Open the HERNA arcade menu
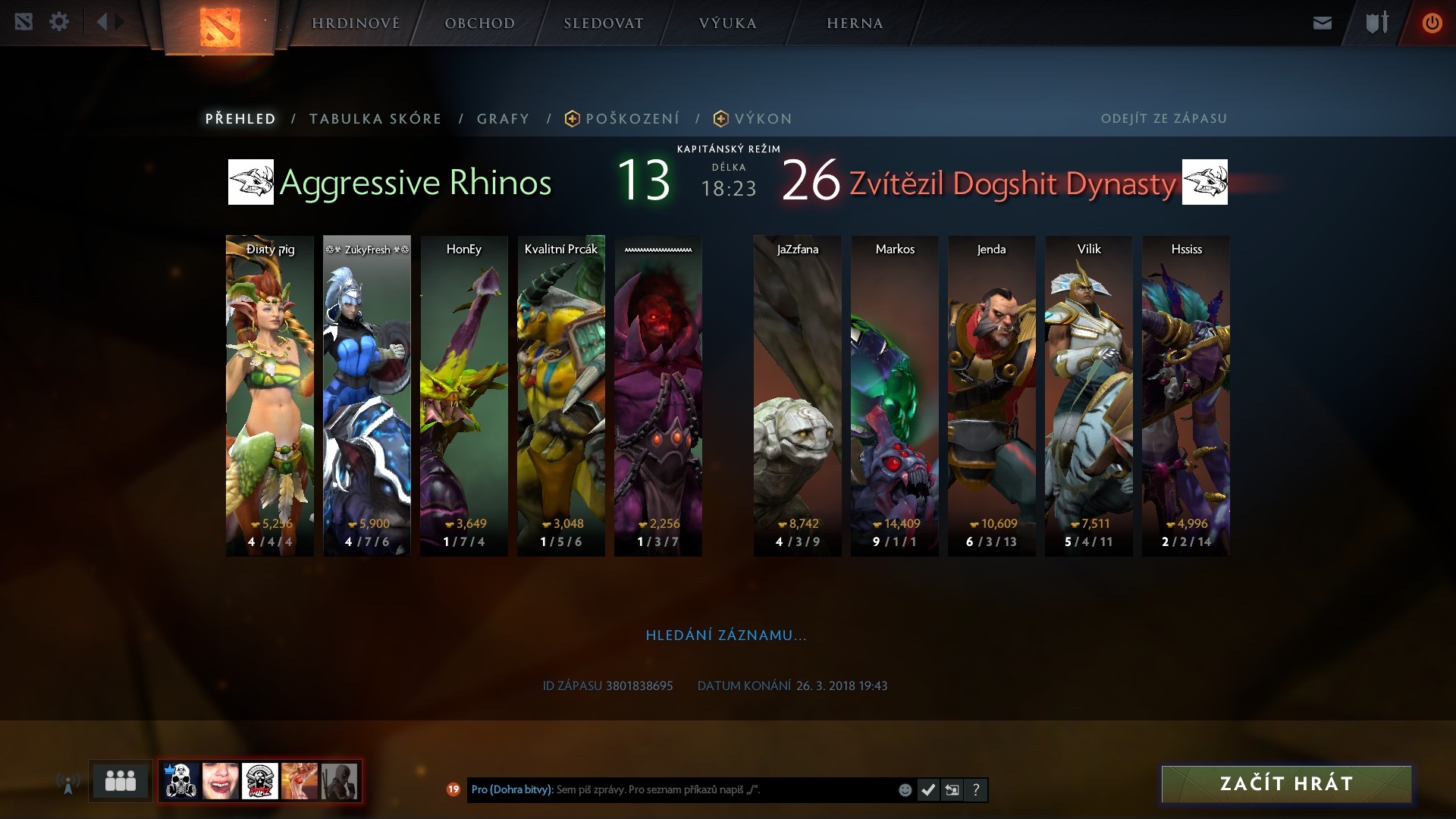 pos(855,24)
